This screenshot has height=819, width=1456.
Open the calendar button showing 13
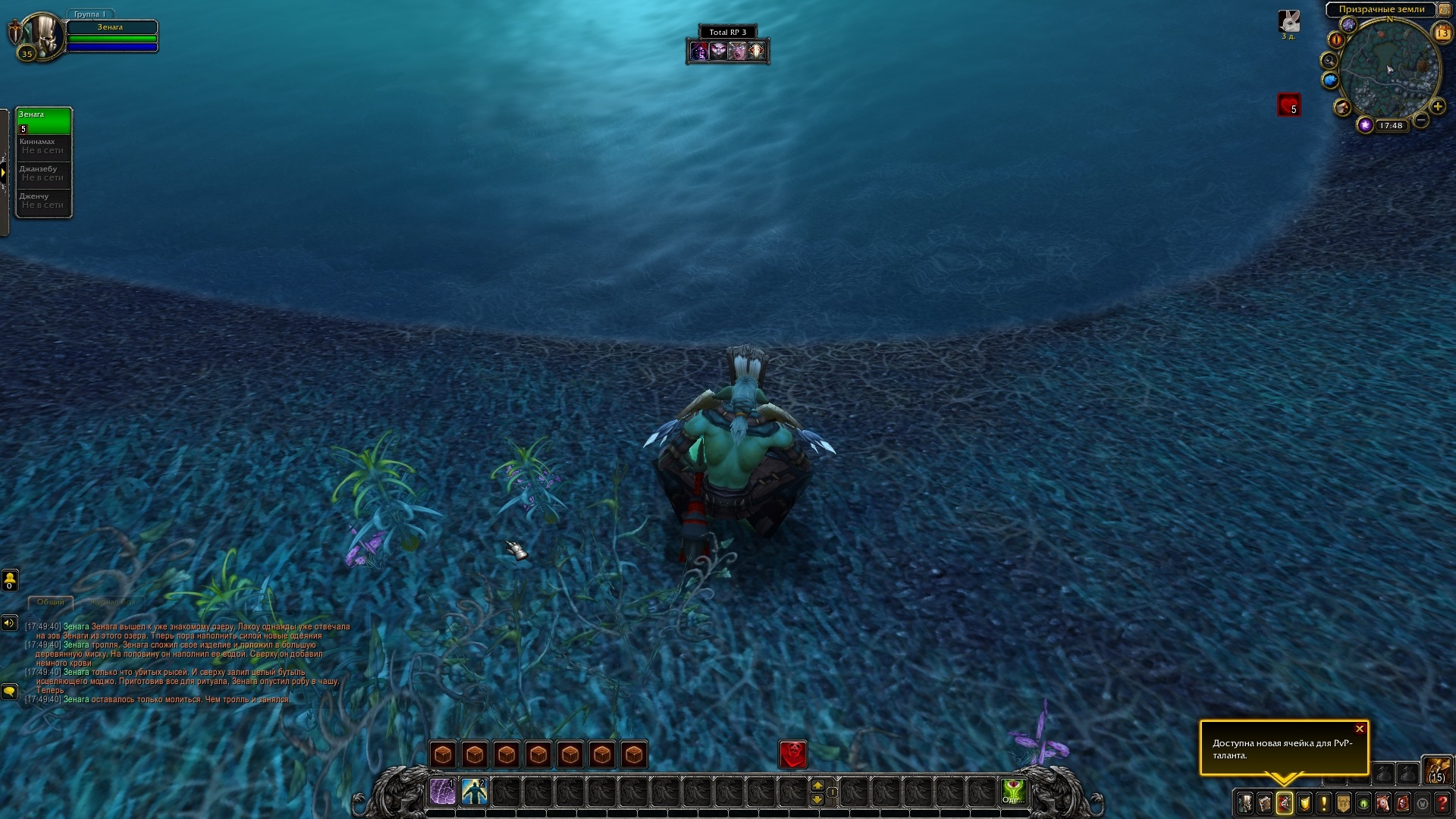click(x=1442, y=33)
